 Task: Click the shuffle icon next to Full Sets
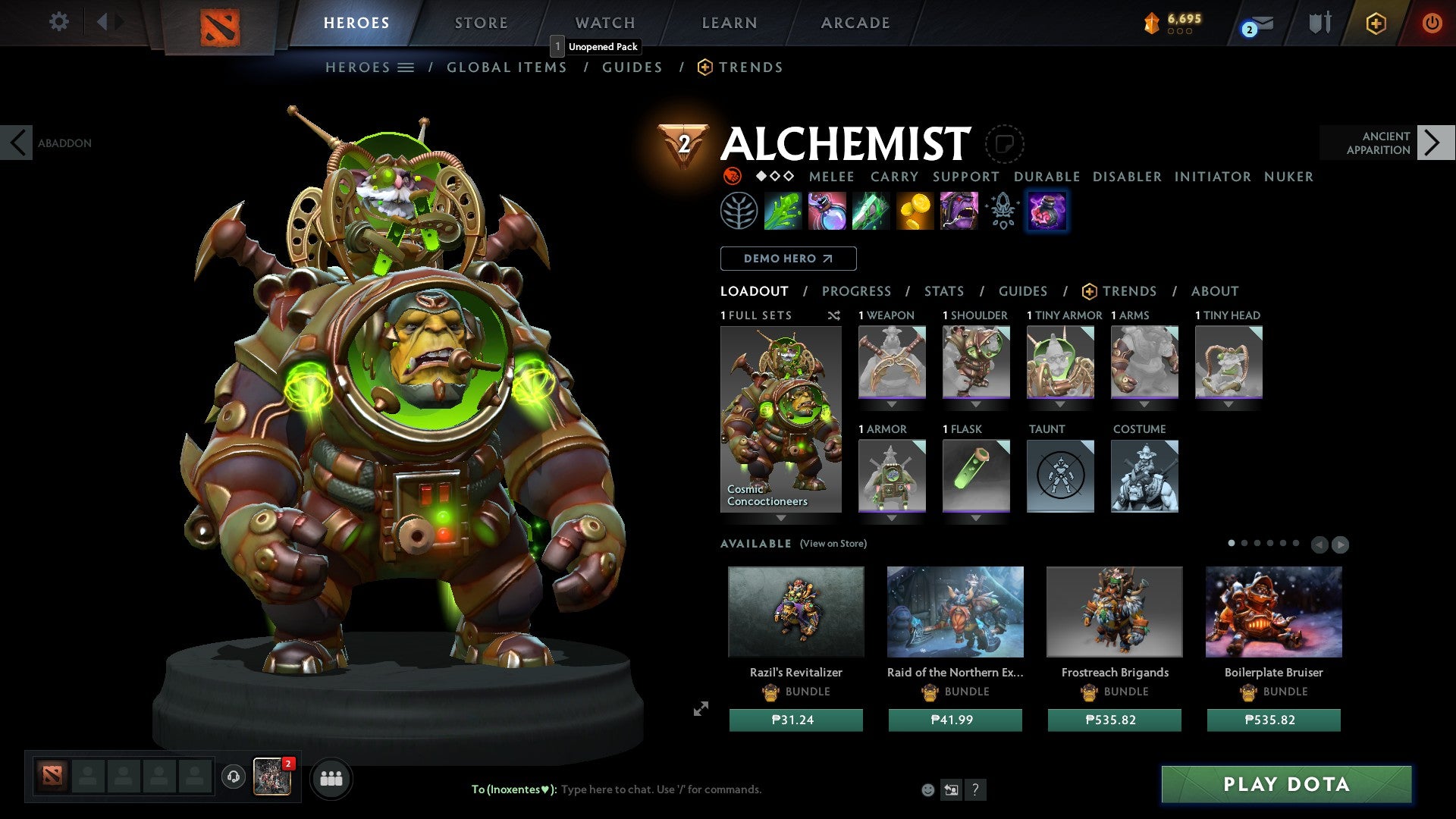pos(834,316)
